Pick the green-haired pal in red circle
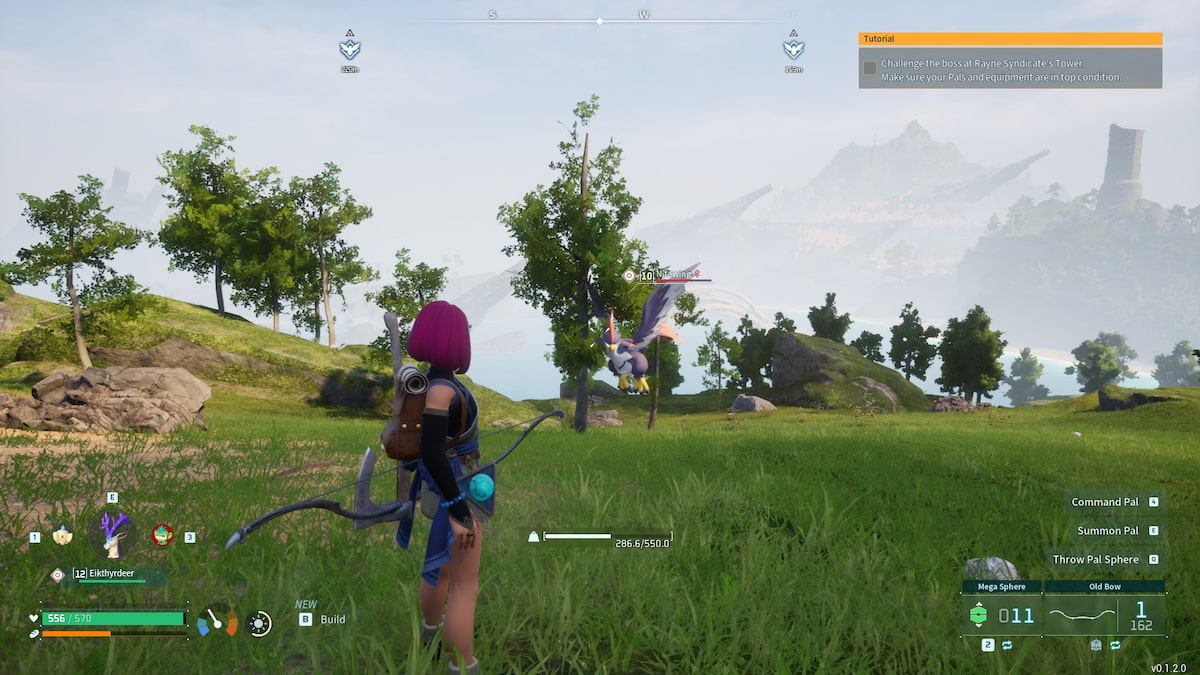Image resolution: width=1200 pixels, height=675 pixels. 161,535
